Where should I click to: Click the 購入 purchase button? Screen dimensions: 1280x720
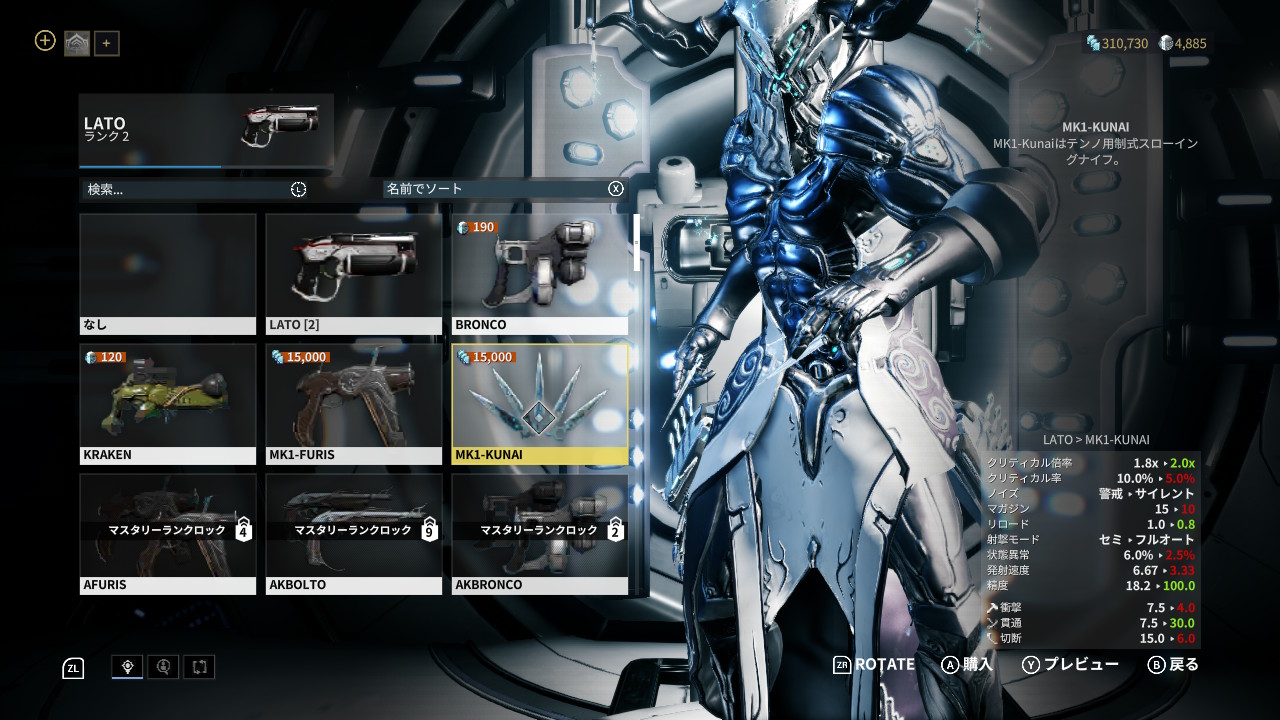coord(967,664)
